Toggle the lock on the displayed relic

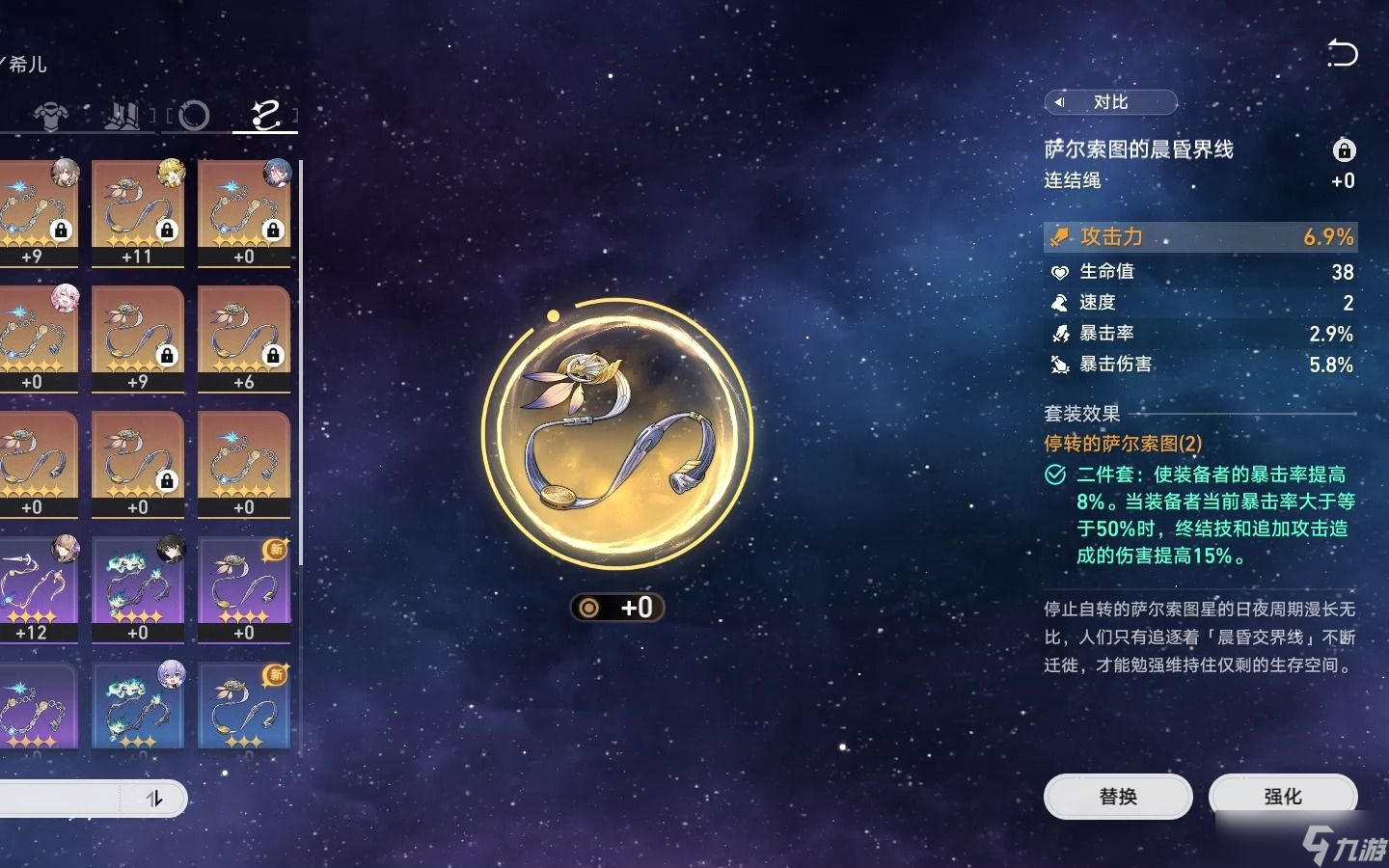point(1344,150)
